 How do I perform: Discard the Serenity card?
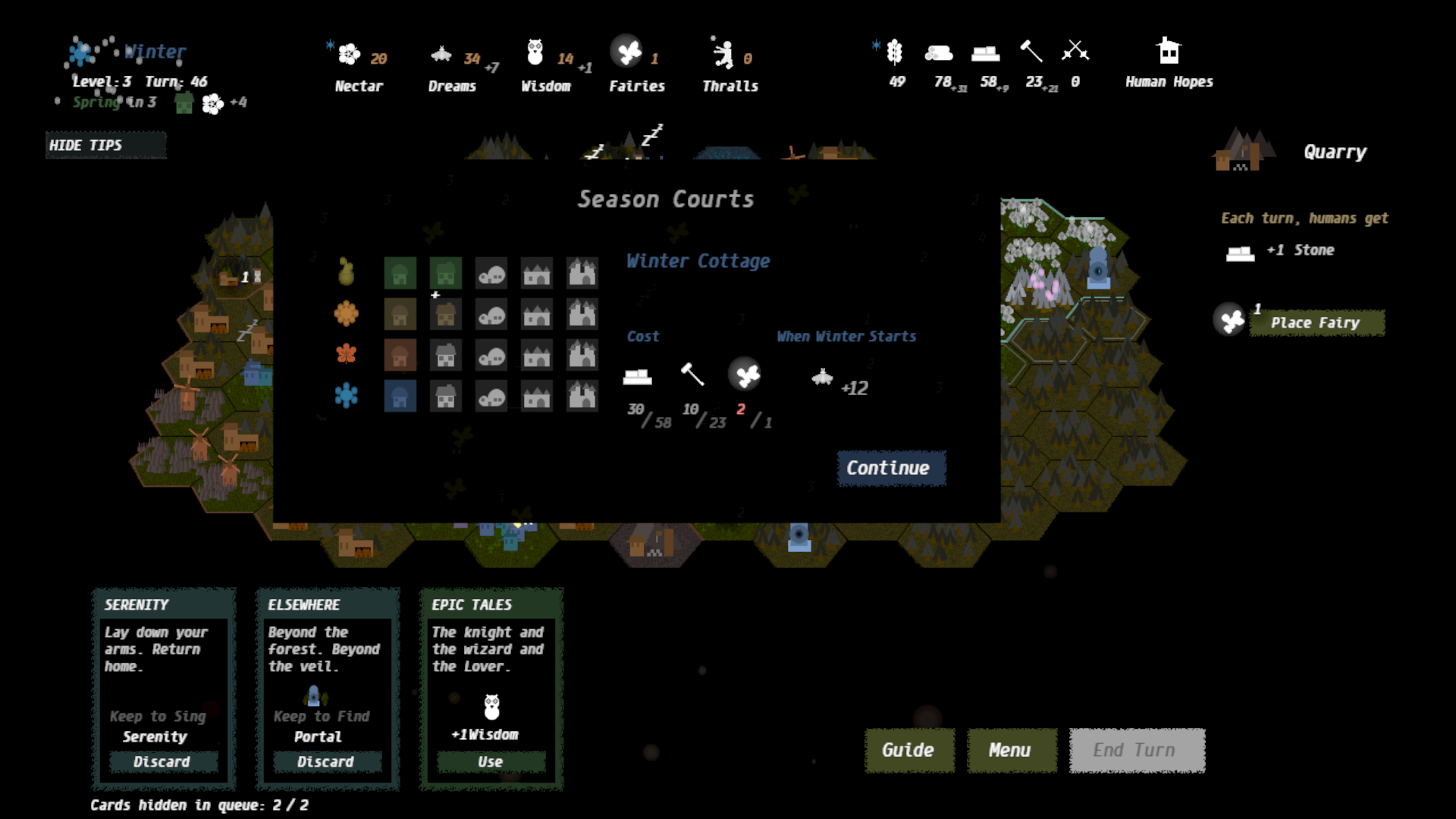[163, 761]
